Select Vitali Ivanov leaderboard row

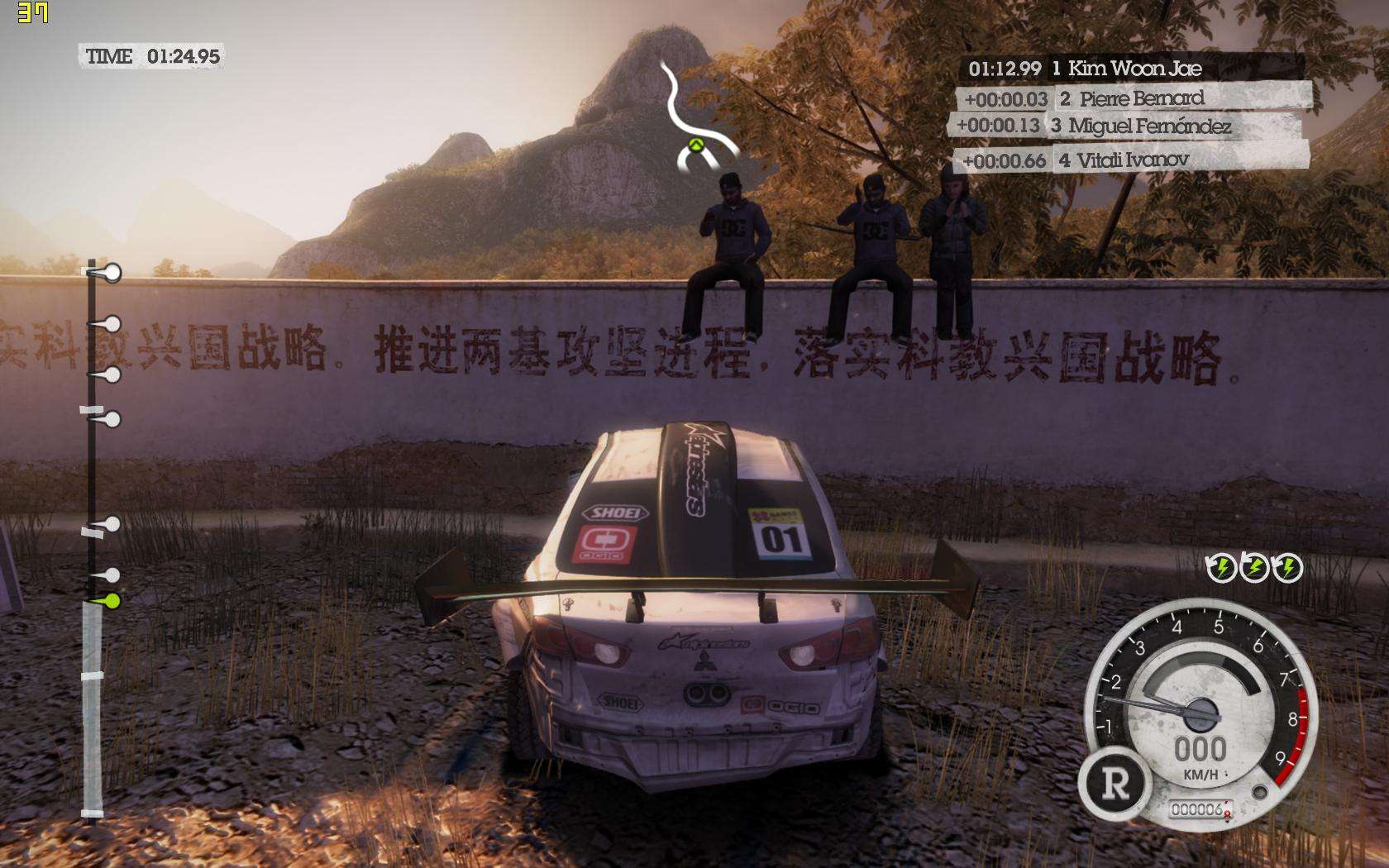(1131, 160)
